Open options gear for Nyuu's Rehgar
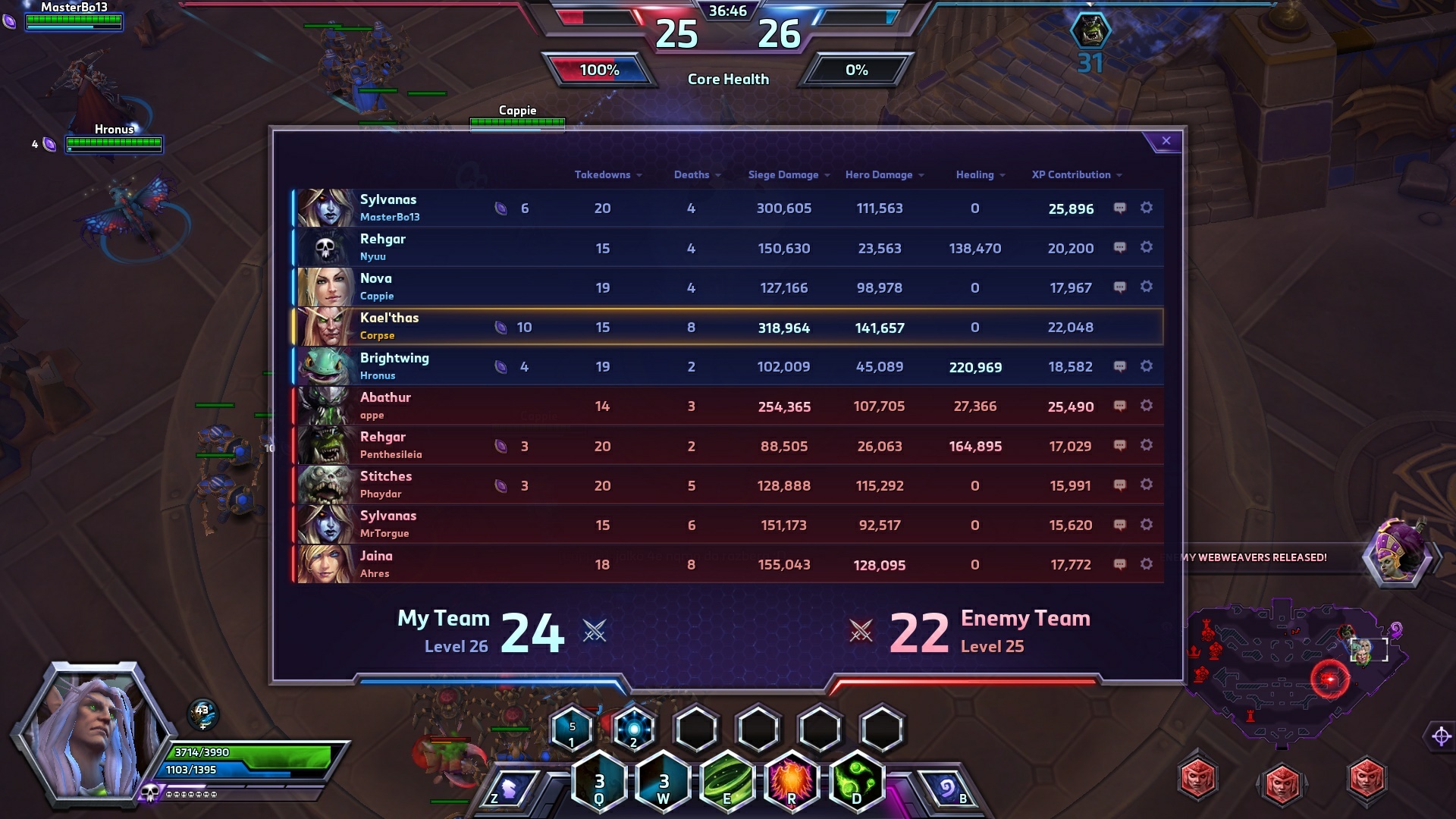Image resolution: width=1456 pixels, height=819 pixels. 1147,247
